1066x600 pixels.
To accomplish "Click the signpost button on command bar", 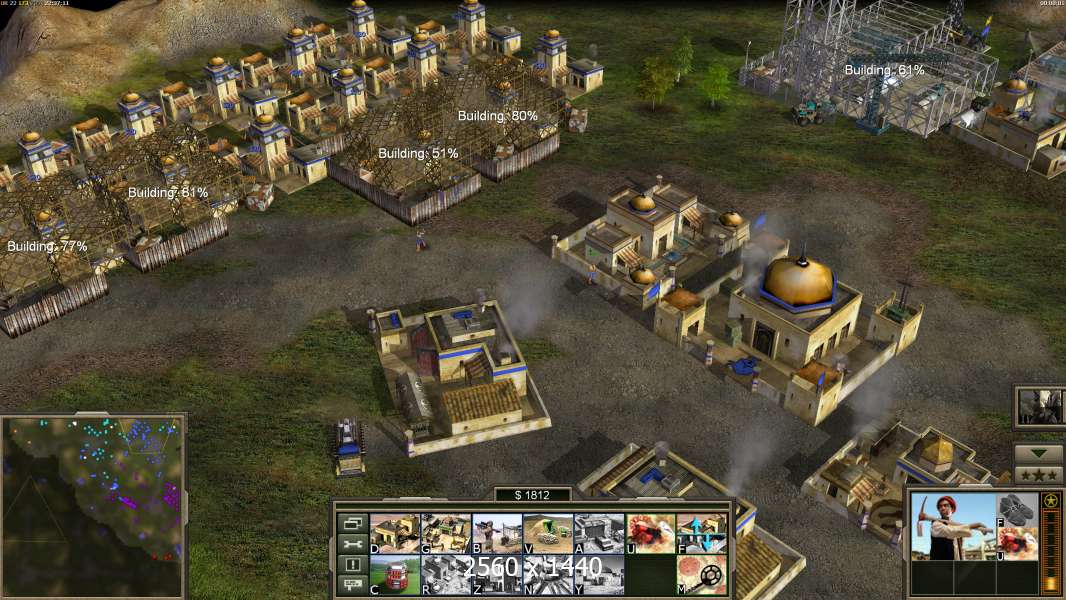I will [x=352, y=586].
